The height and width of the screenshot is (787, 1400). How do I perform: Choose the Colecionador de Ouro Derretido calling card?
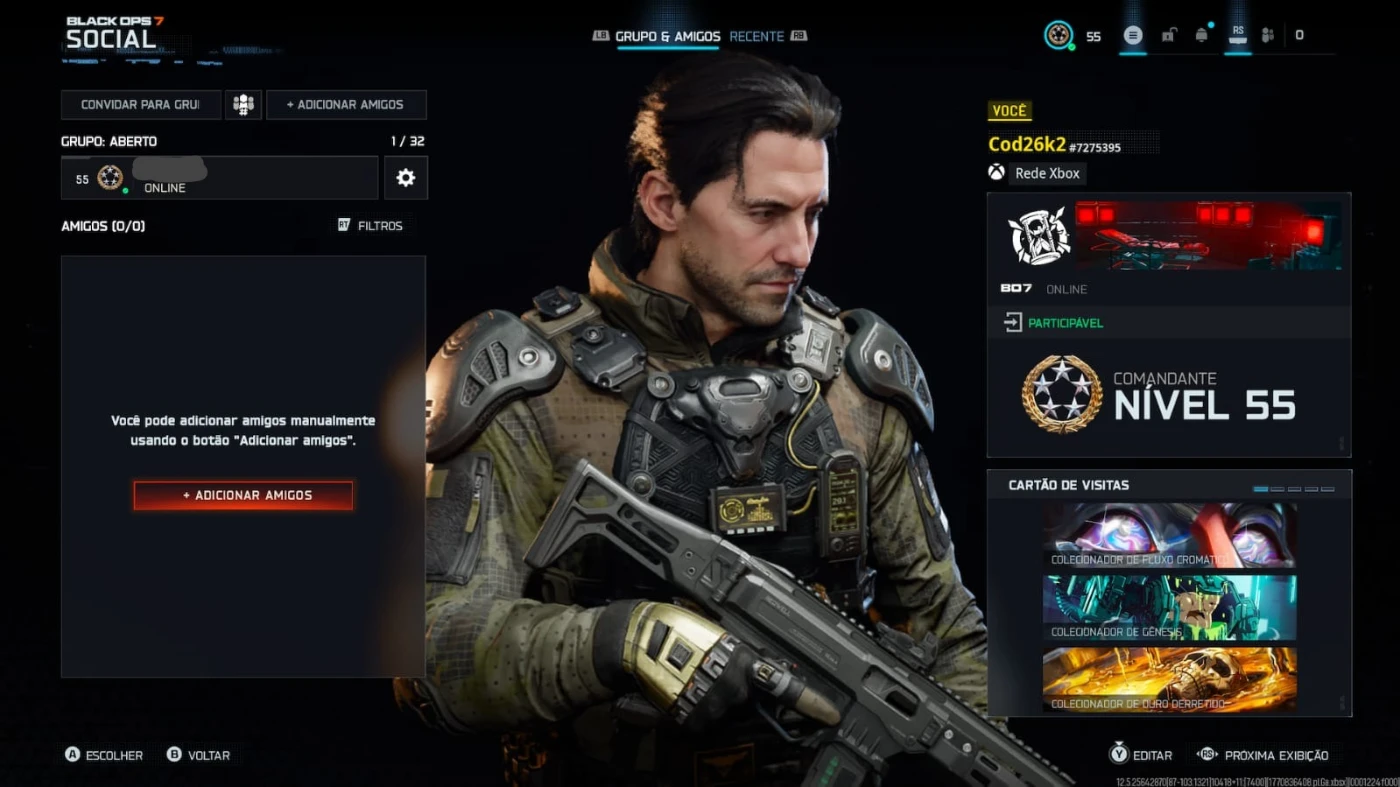tap(1169, 679)
